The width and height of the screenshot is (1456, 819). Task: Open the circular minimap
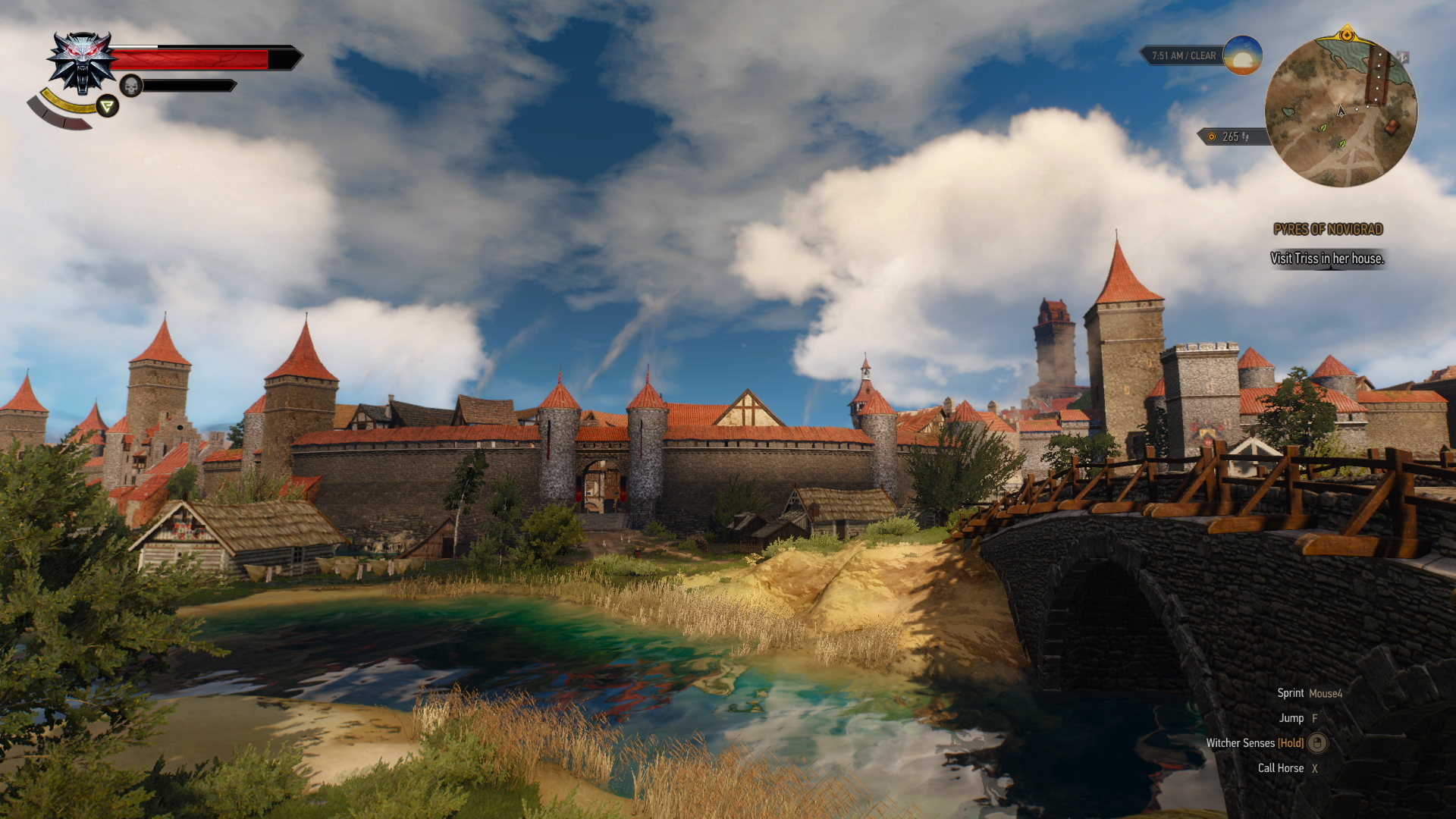(x=1340, y=111)
